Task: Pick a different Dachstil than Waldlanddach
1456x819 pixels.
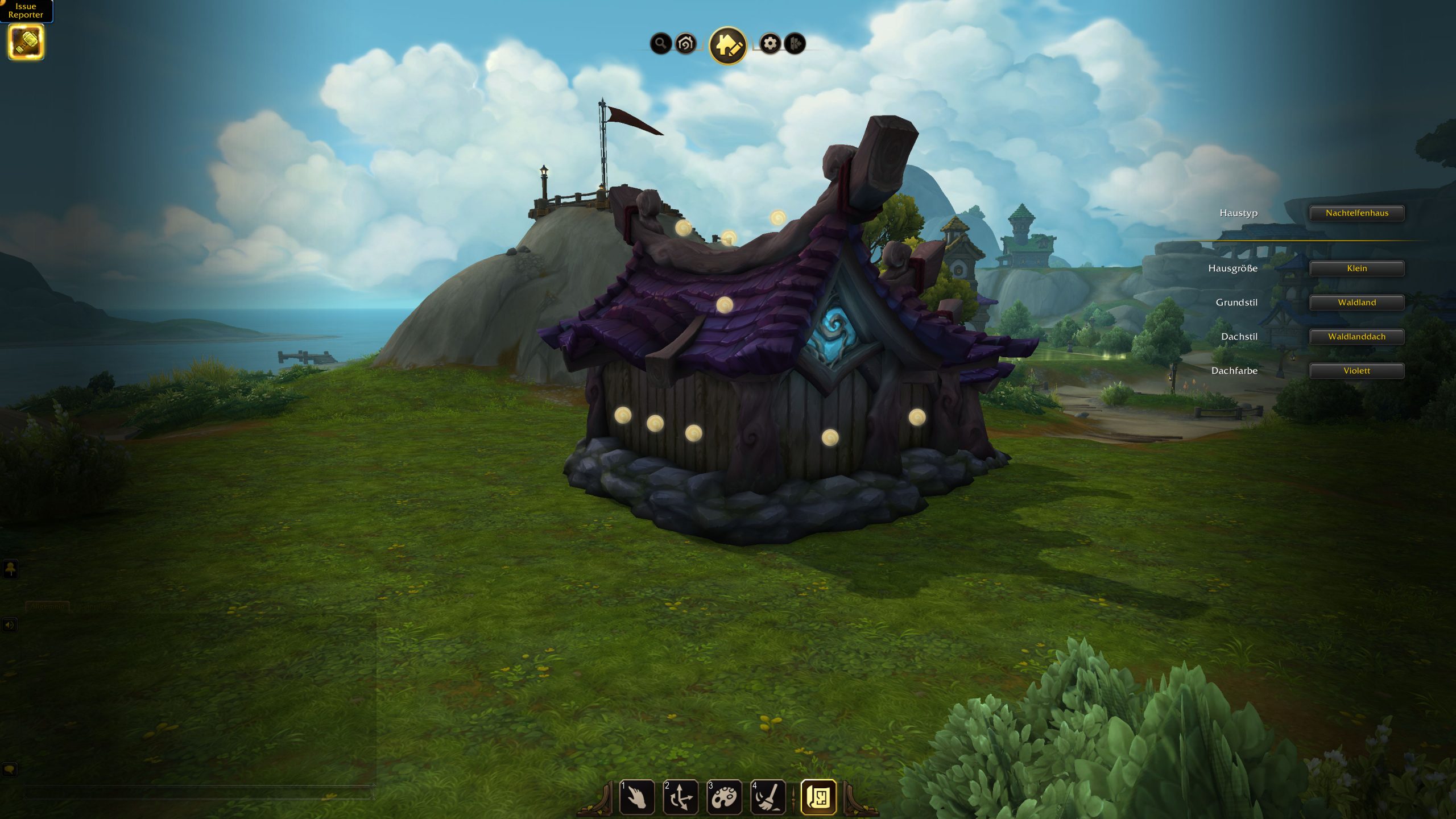Action: pos(1356,337)
